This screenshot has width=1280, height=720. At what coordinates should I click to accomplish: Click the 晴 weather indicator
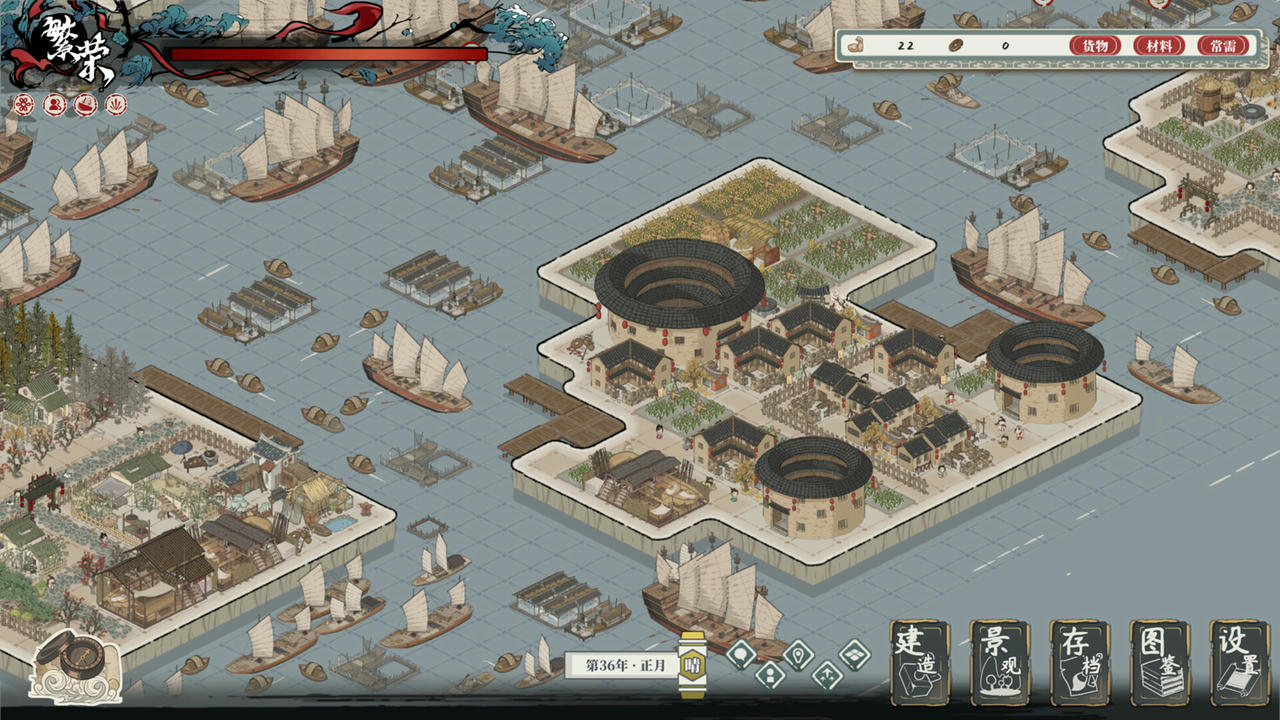coord(691,665)
